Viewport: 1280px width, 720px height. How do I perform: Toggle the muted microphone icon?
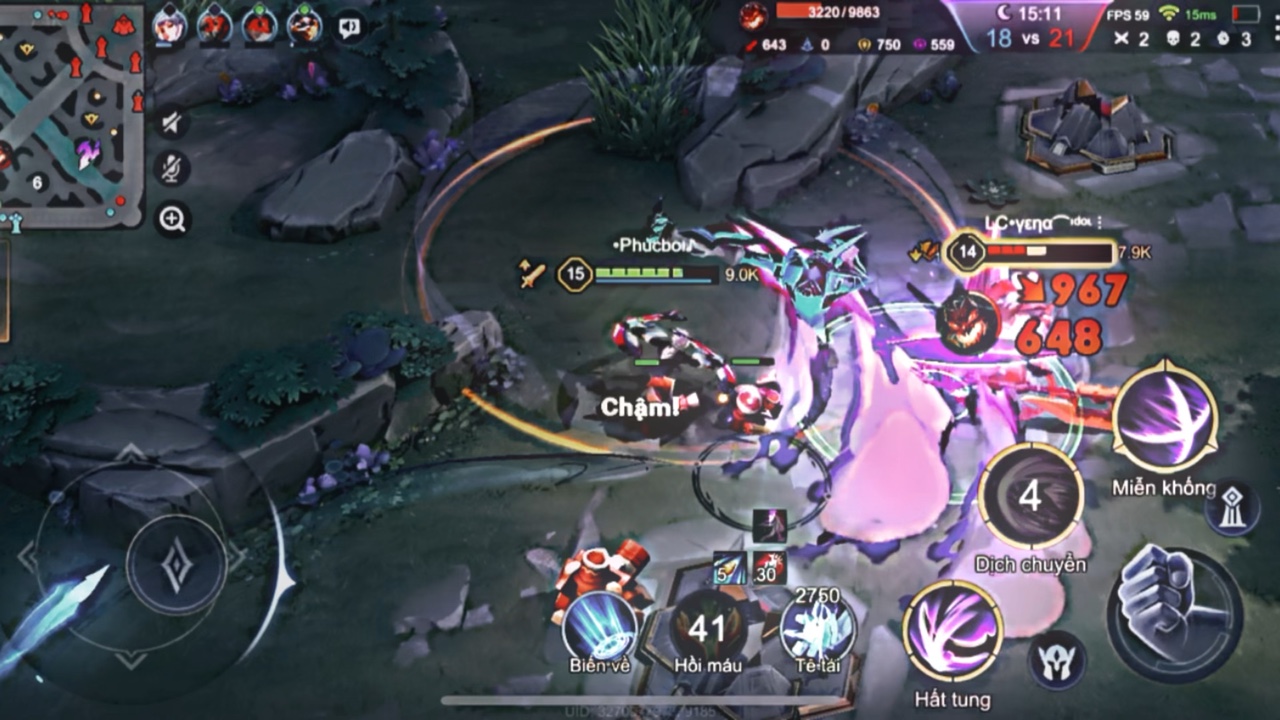tap(172, 168)
